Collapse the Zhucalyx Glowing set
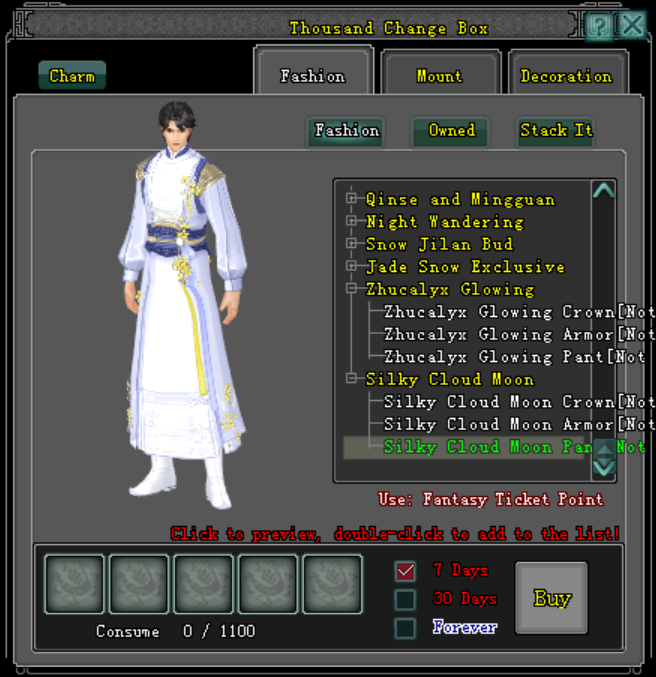 [352, 289]
